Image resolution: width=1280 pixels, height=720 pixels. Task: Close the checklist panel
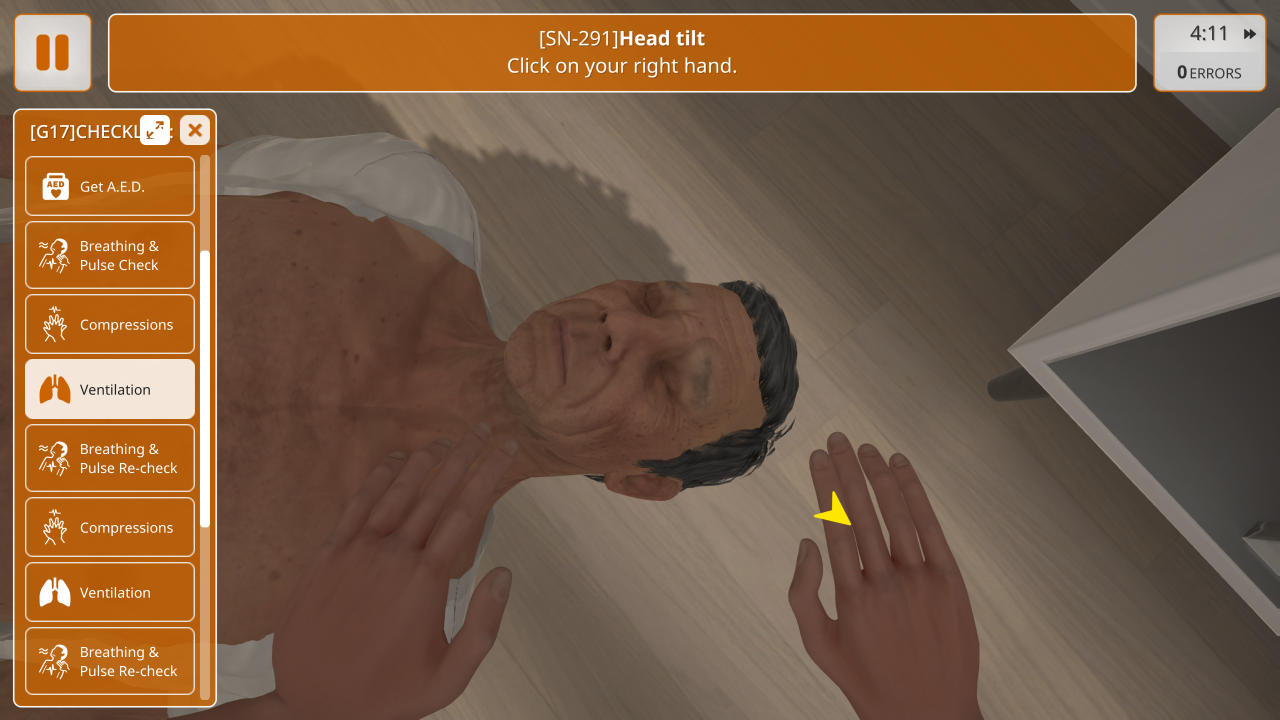(x=195, y=130)
